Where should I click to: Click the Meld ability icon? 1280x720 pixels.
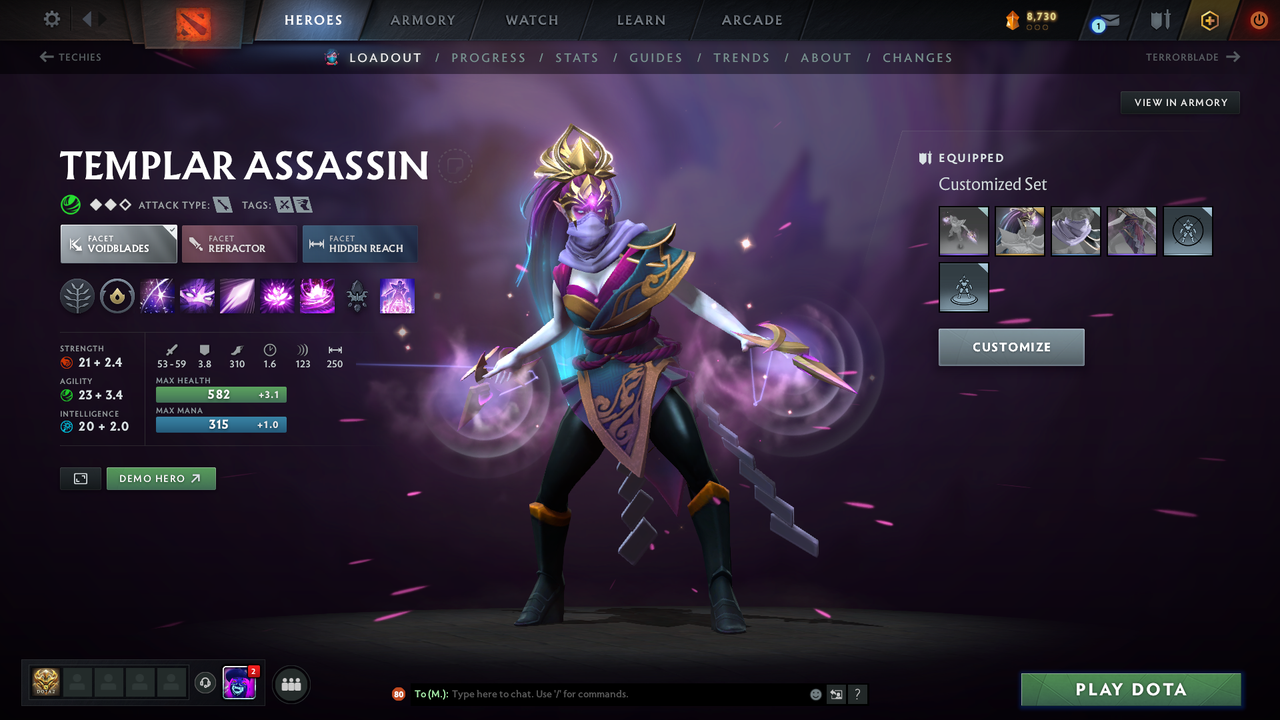pyautogui.click(x=197, y=295)
